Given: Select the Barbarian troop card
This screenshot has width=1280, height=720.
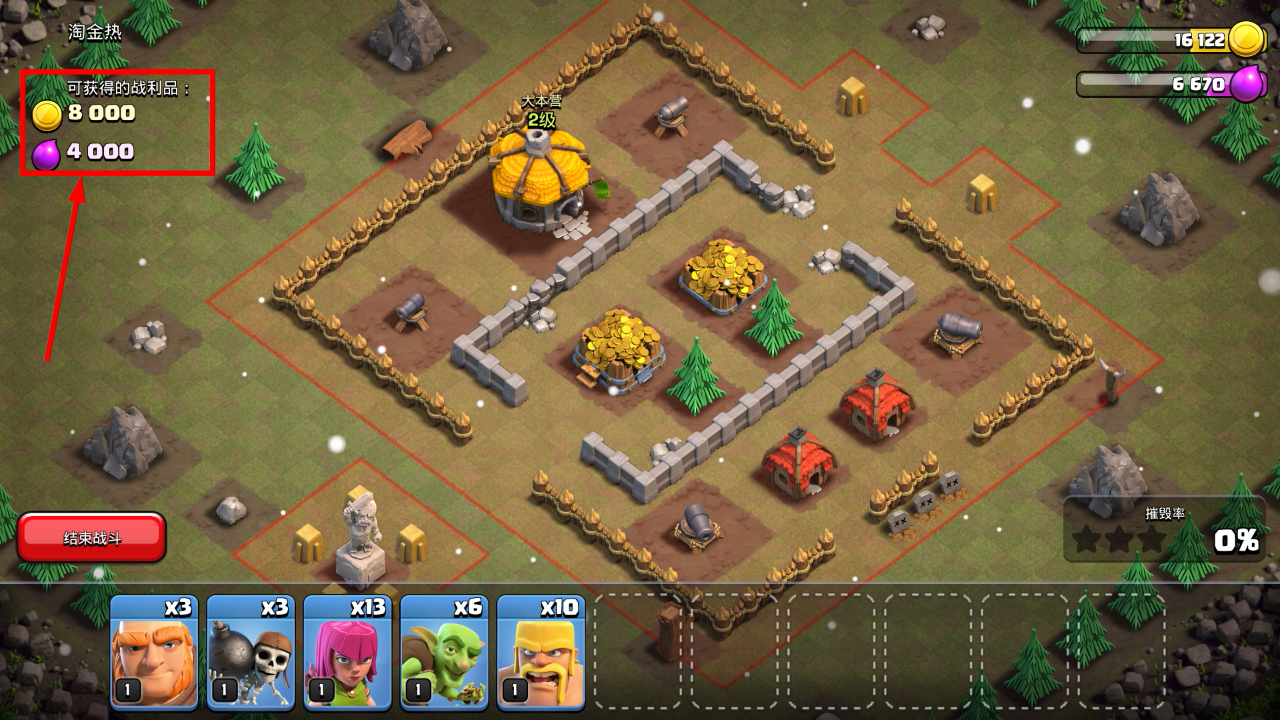Looking at the screenshot, I should click(540, 652).
